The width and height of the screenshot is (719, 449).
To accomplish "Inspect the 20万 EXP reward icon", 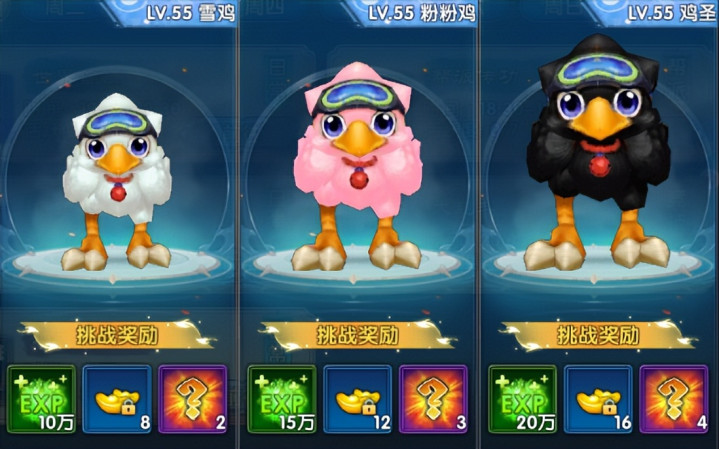I will 524,398.
